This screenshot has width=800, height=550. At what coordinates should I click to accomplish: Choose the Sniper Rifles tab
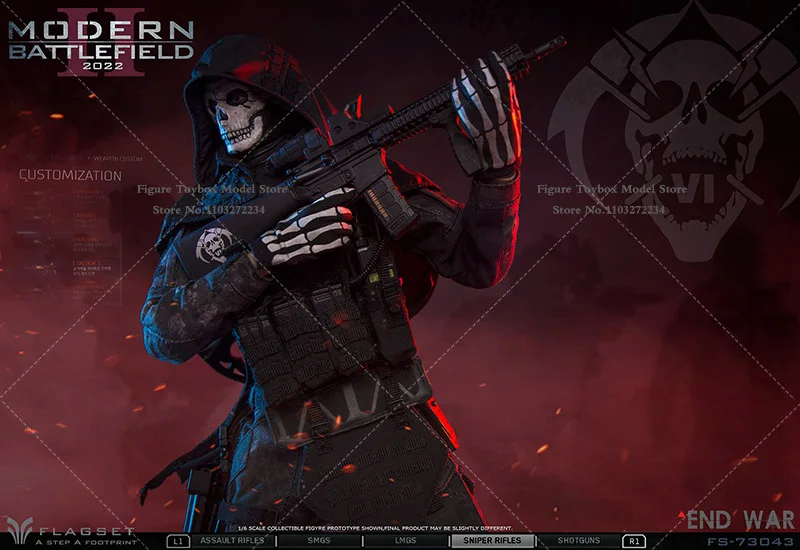click(x=493, y=540)
